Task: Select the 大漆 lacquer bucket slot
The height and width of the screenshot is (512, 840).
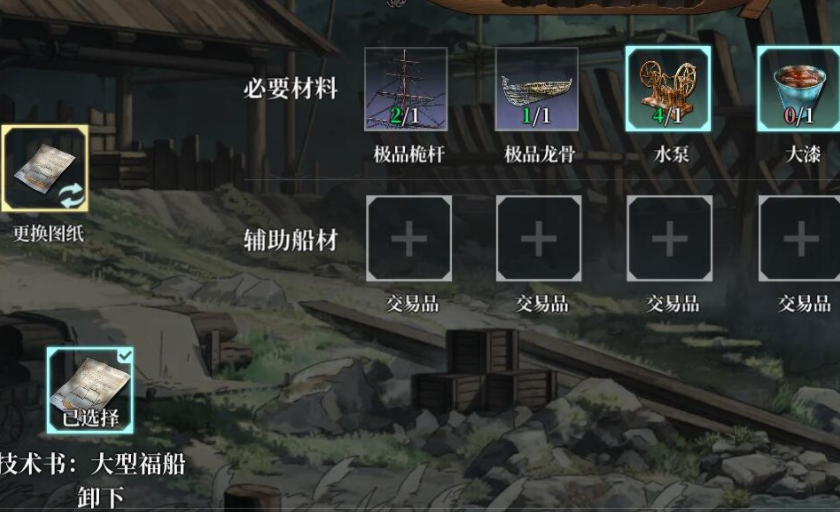Action: pos(800,89)
